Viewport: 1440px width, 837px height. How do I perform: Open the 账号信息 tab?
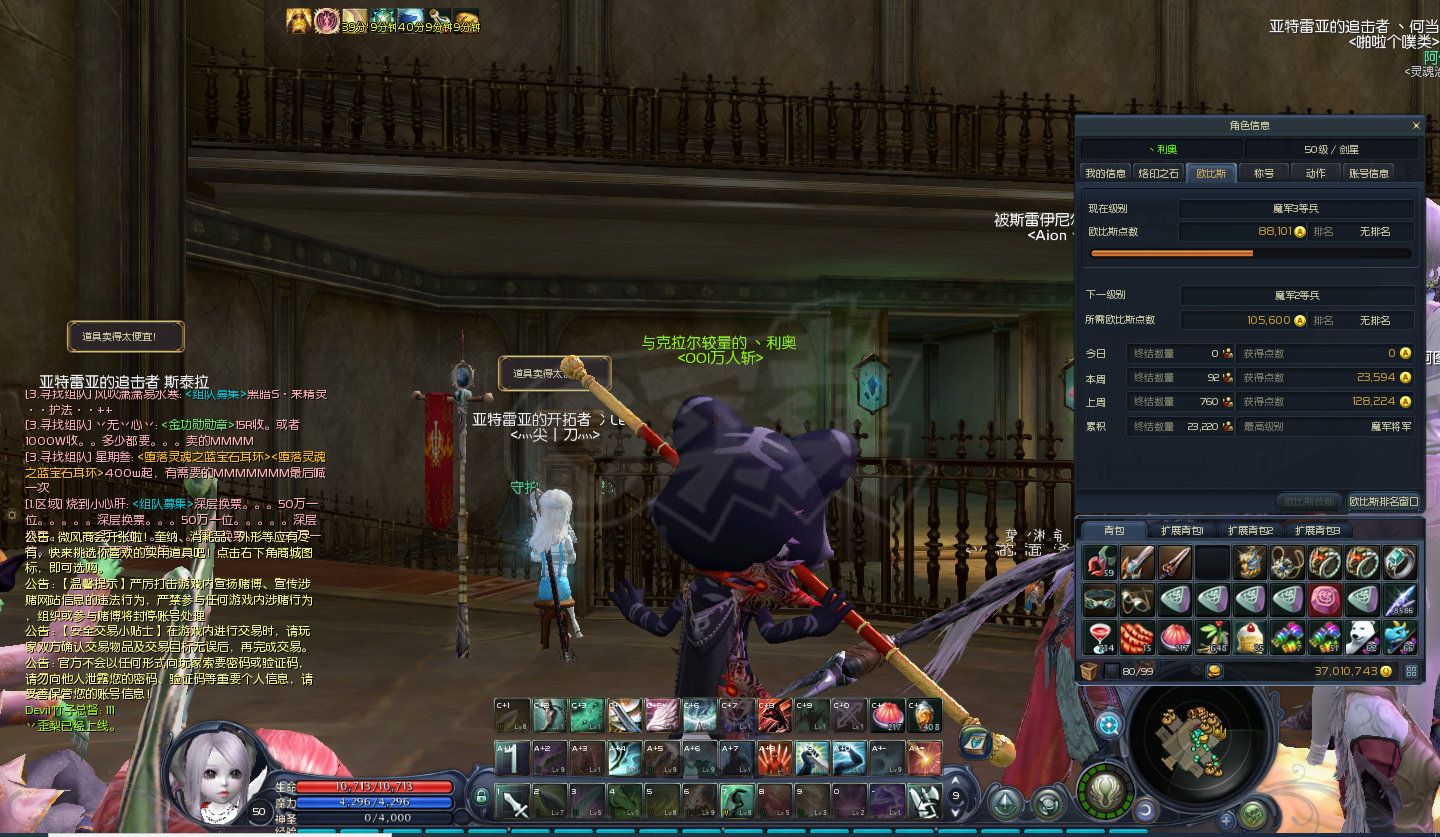(x=1369, y=173)
